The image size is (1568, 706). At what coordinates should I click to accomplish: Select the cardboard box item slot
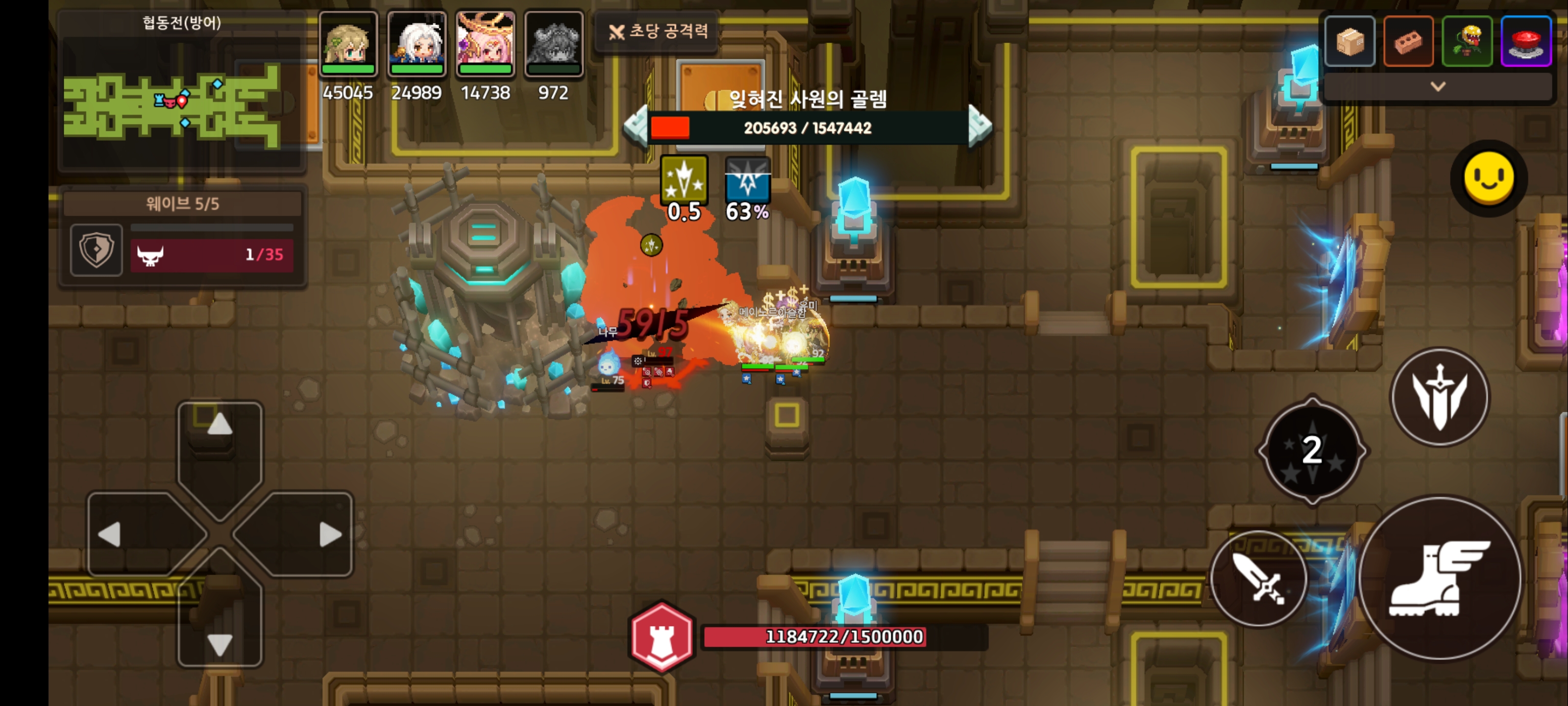[x=1349, y=41]
